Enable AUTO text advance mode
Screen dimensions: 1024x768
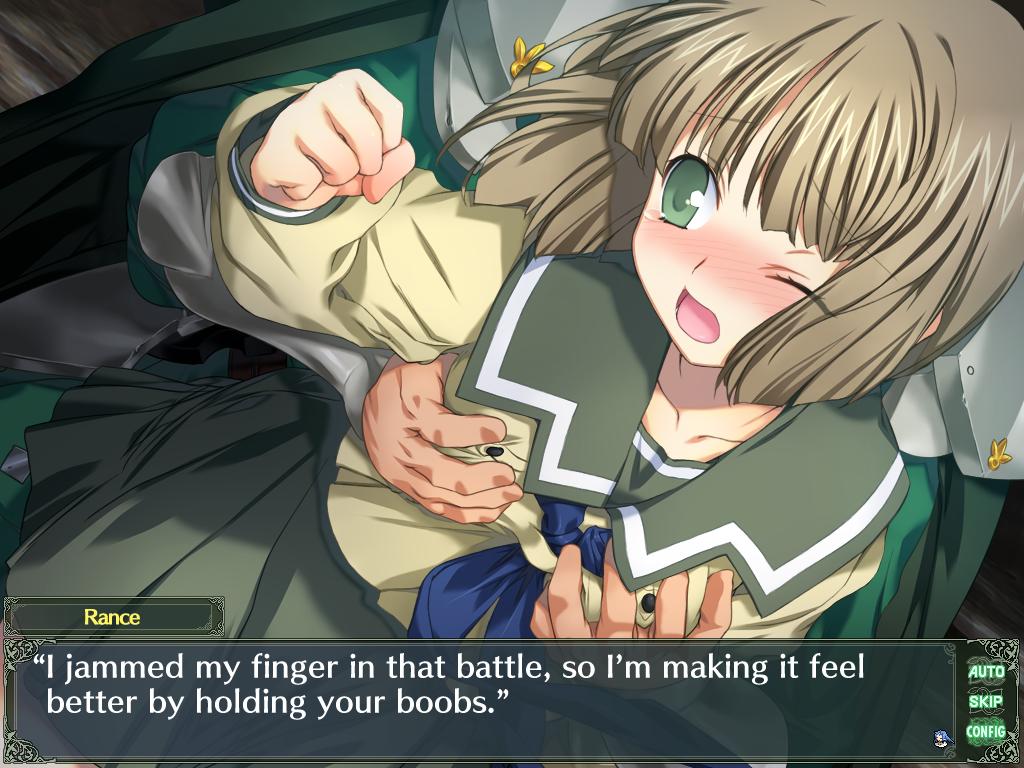(x=985, y=671)
